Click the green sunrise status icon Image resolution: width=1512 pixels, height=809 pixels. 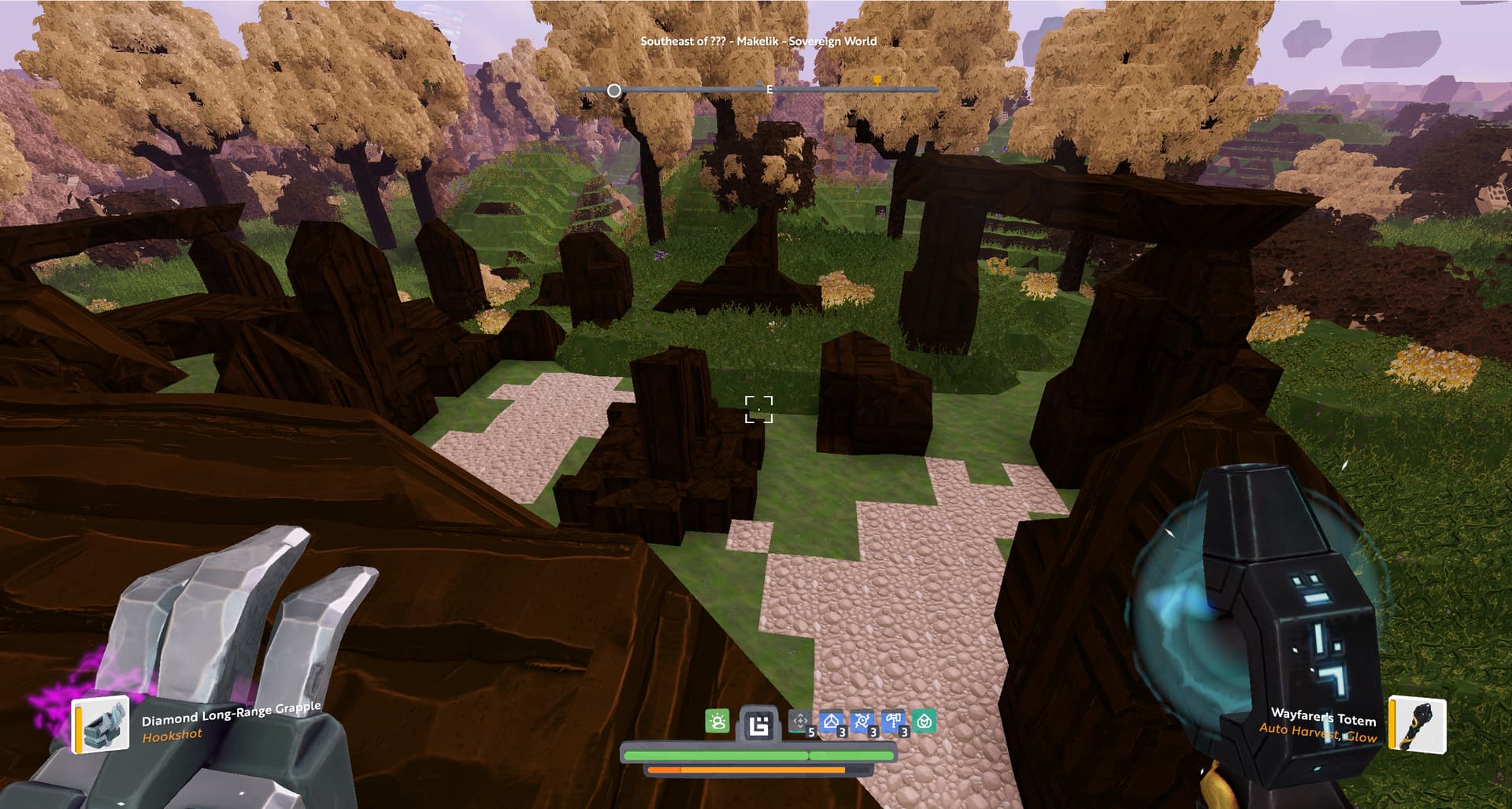(717, 721)
